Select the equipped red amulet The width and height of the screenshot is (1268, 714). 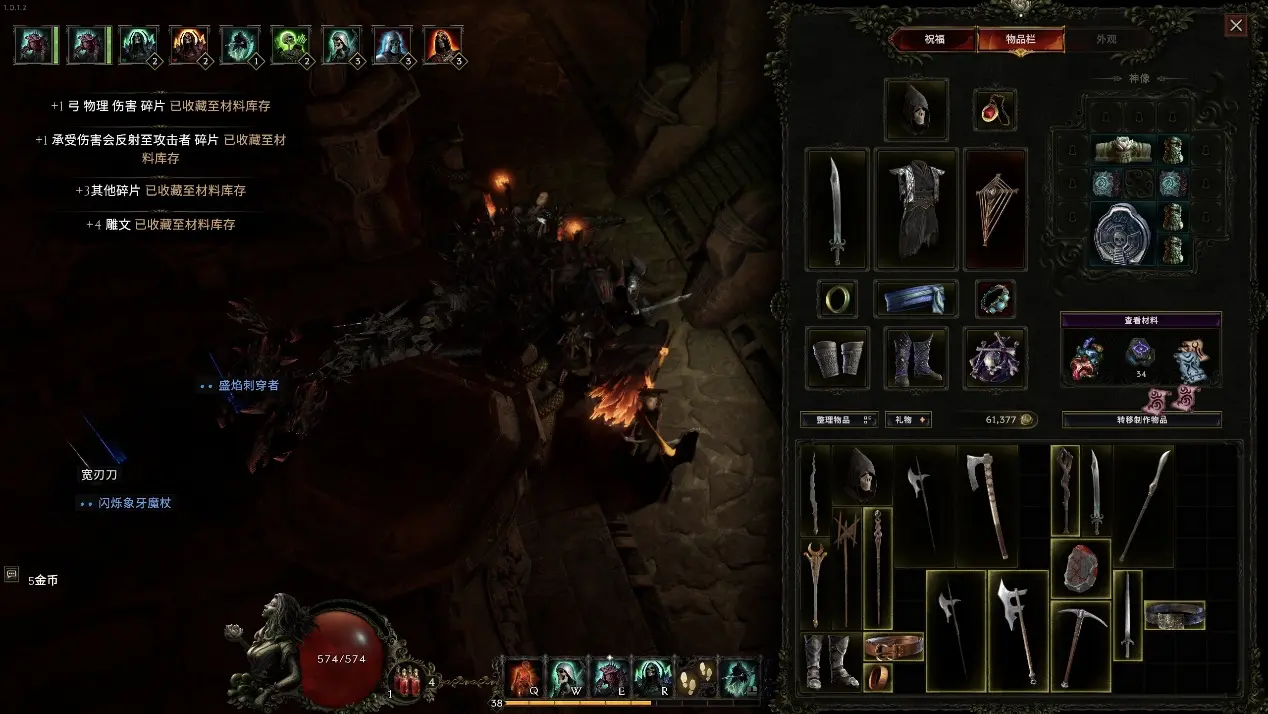tap(994, 110)
